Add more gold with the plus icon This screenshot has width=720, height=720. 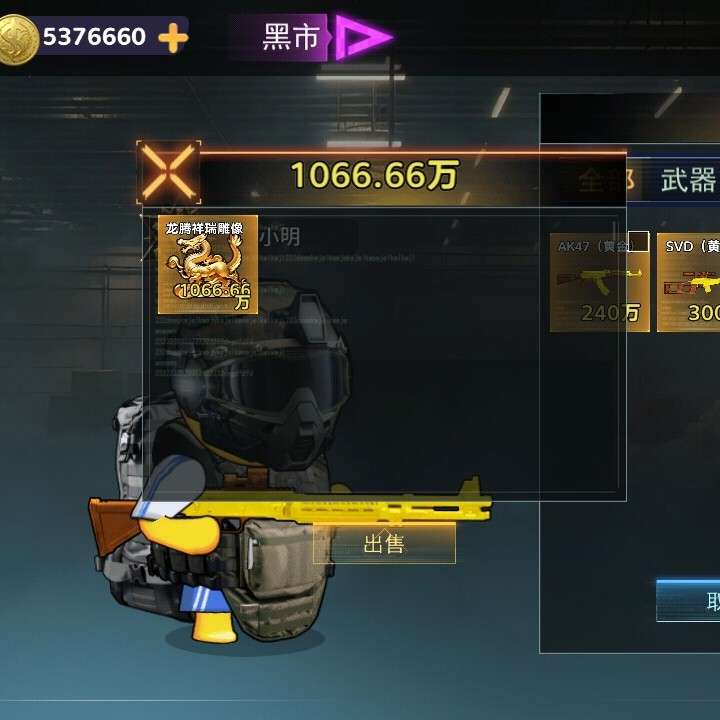coord(173,38)
